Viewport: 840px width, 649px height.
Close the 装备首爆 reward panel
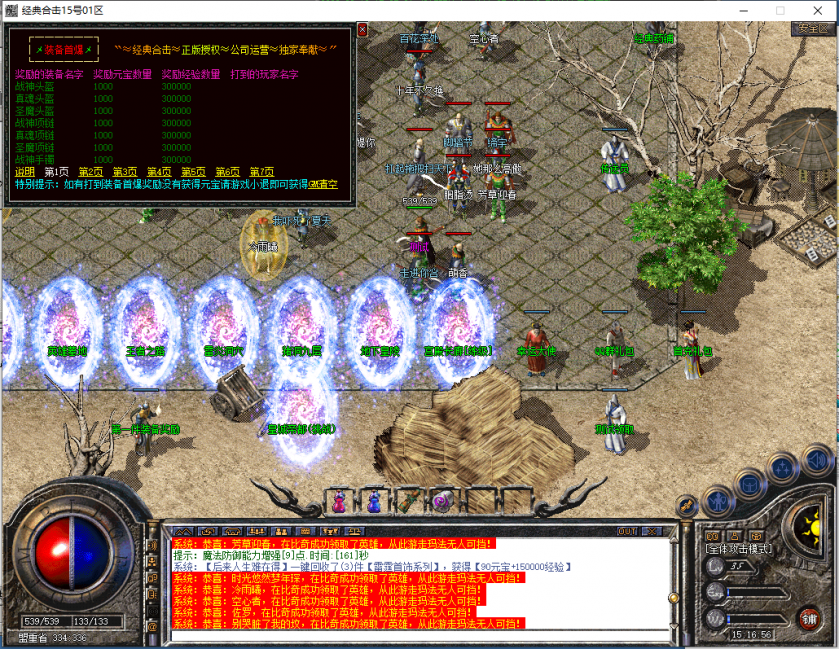pos(362,31)
